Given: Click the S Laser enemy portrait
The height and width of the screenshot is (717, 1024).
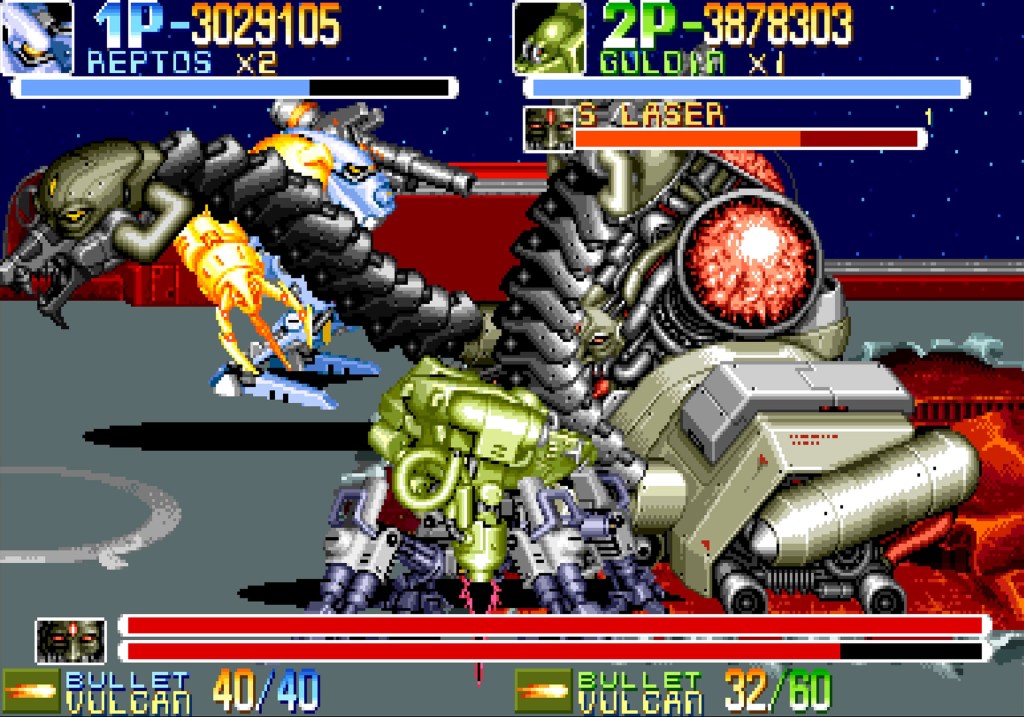Looking at the screenshot, I should [548, 128].
